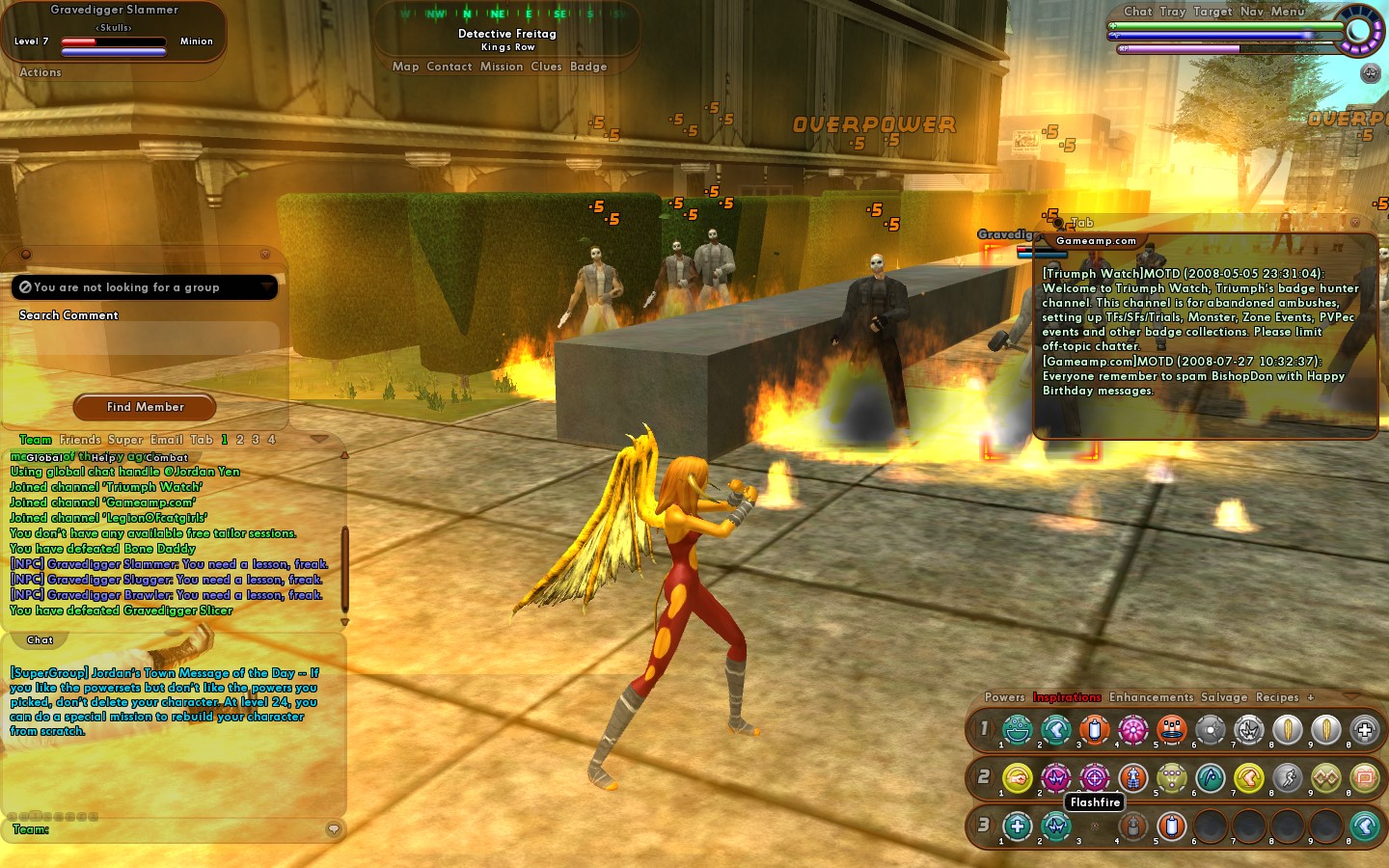Open the Actions menu for the target

tap(41, 72)
